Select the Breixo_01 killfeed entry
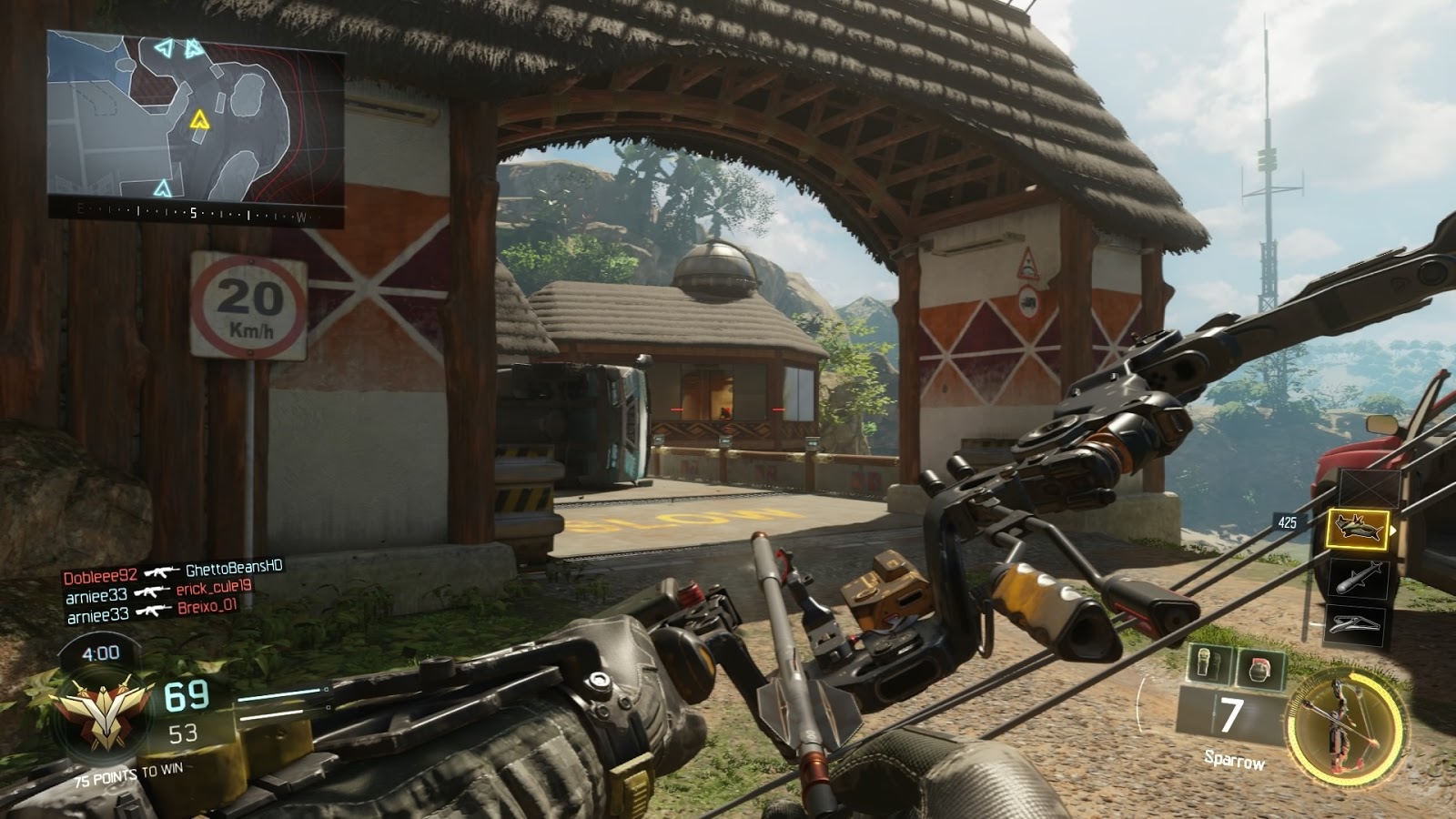 tap(207, 610)
